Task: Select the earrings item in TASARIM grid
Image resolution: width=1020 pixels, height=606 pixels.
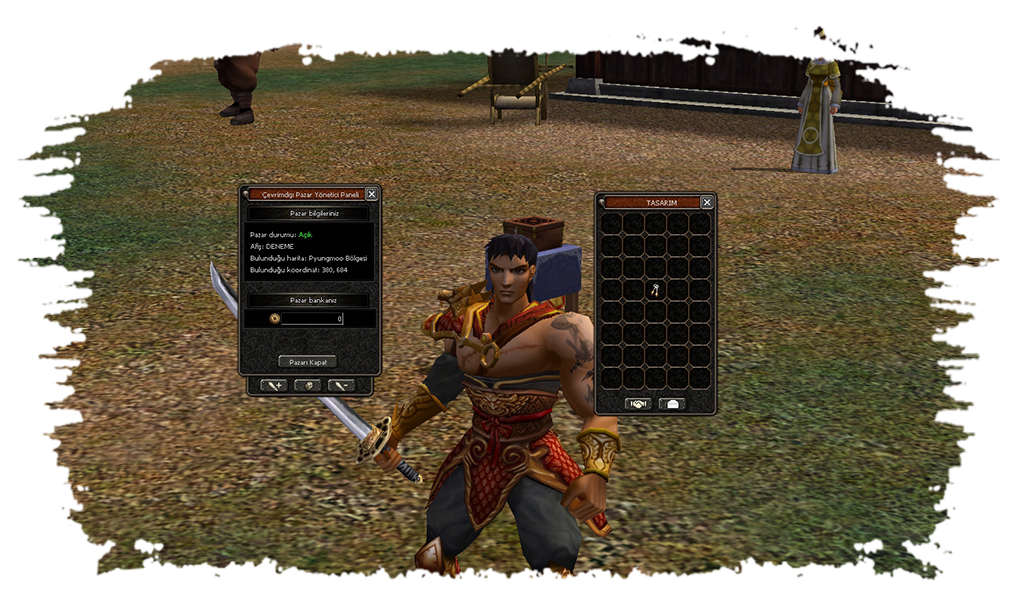Action: [x=656, y=290]
